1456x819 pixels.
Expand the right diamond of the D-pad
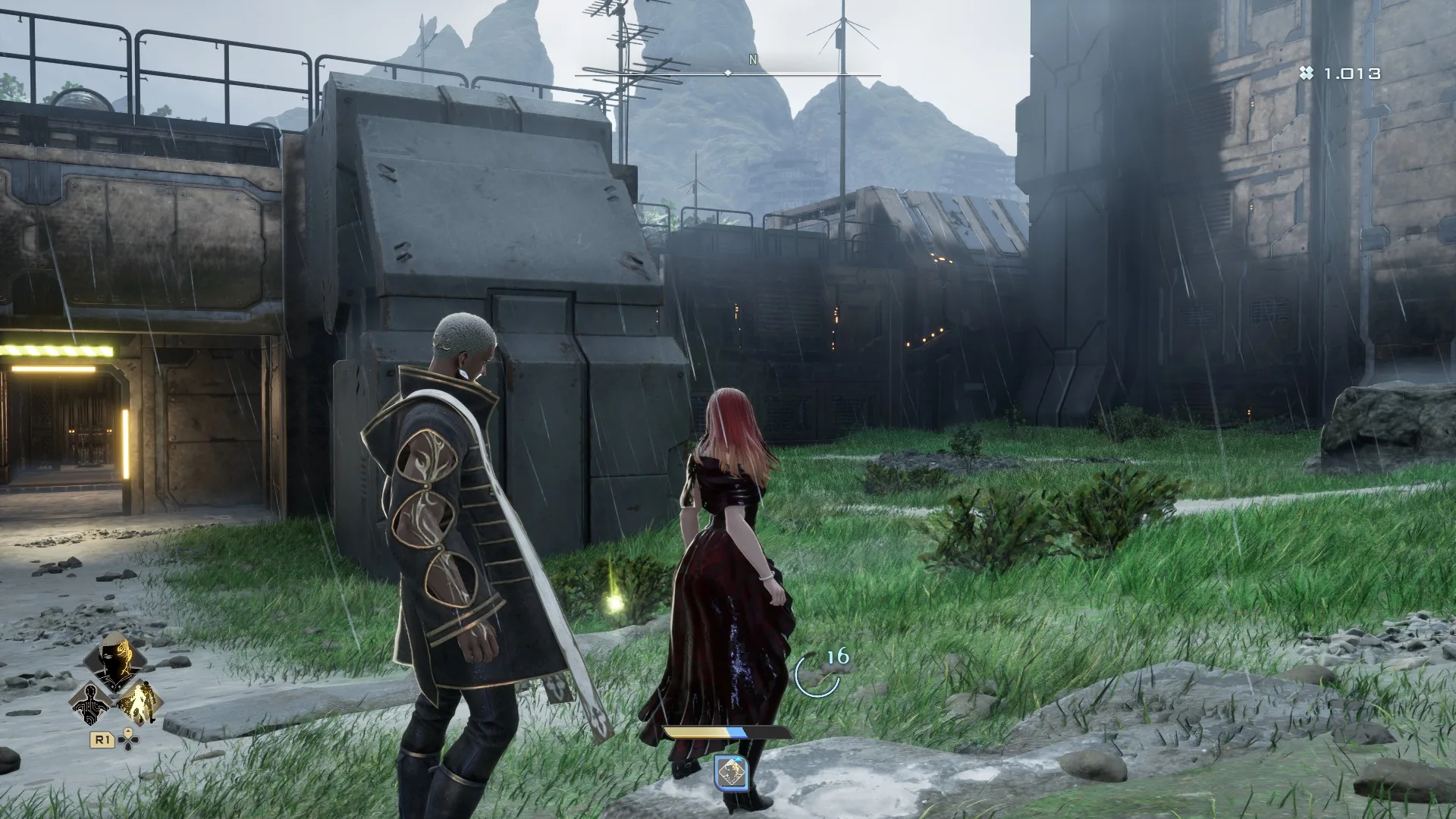[134, 739]
